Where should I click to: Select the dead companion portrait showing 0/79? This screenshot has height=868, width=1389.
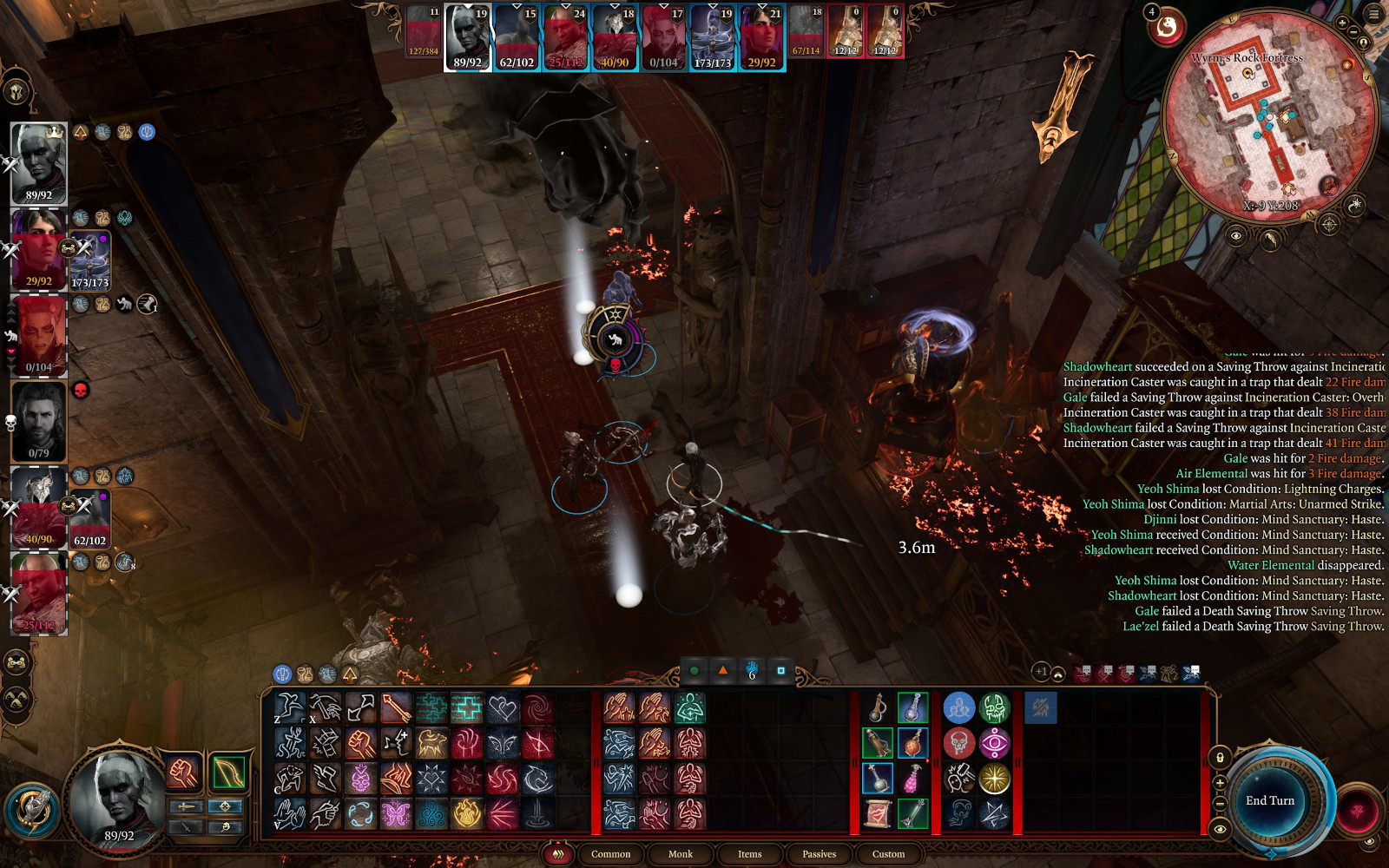[x=39, y=420]
